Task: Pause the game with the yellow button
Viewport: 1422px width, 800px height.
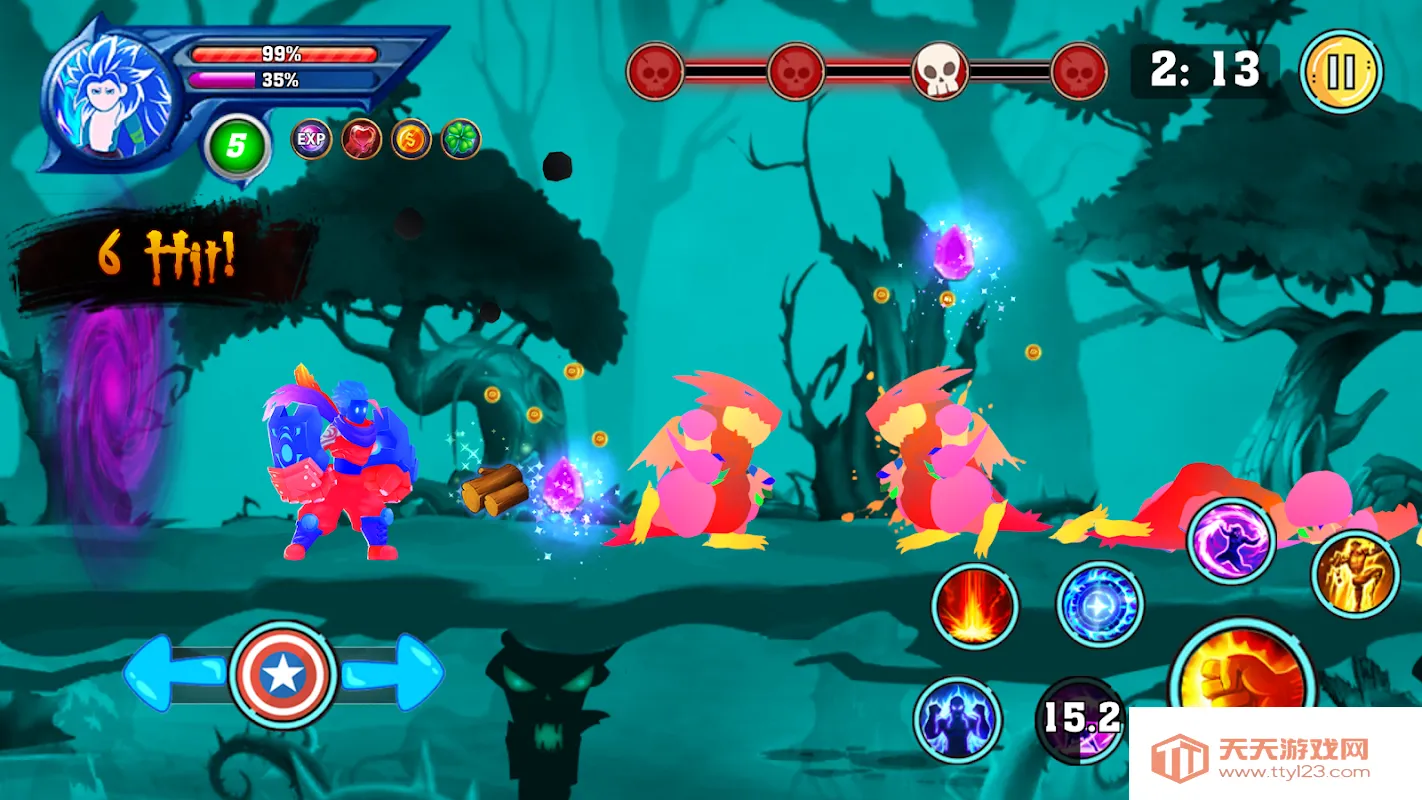Action: 1341,72
